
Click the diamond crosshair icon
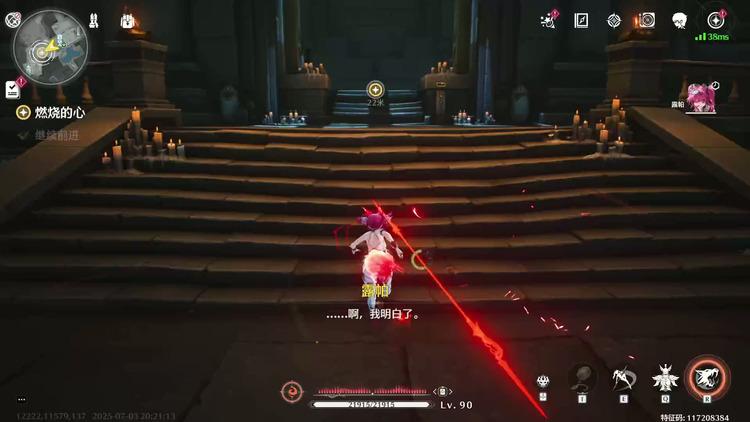(613, 20)
